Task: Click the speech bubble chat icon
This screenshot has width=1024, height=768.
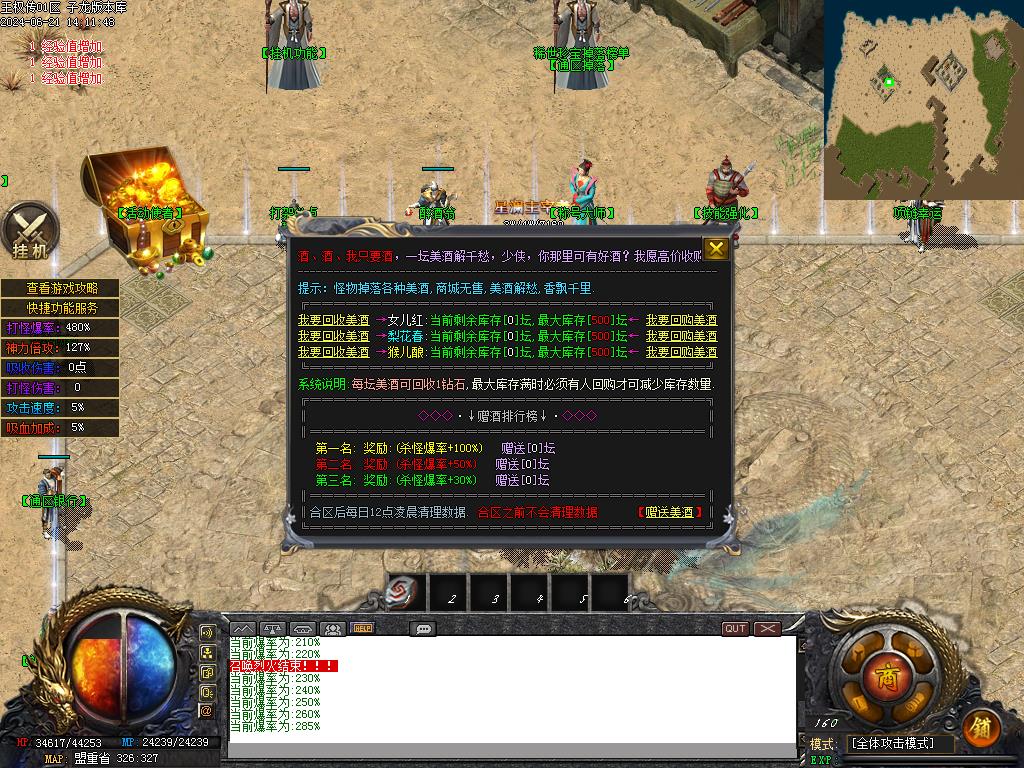Action: [423, 629]
